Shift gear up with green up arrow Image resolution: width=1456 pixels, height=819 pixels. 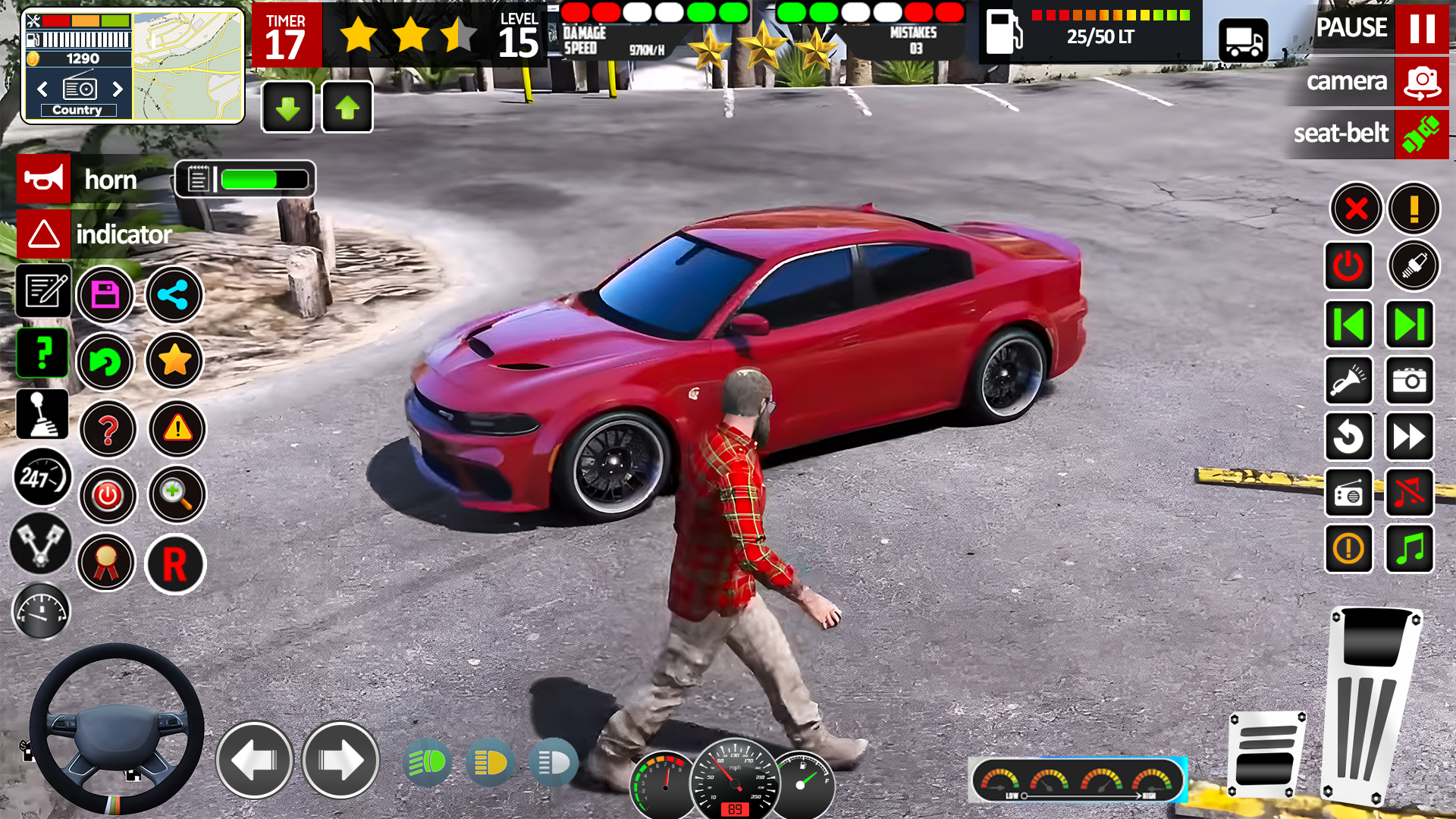coord(347,107)
